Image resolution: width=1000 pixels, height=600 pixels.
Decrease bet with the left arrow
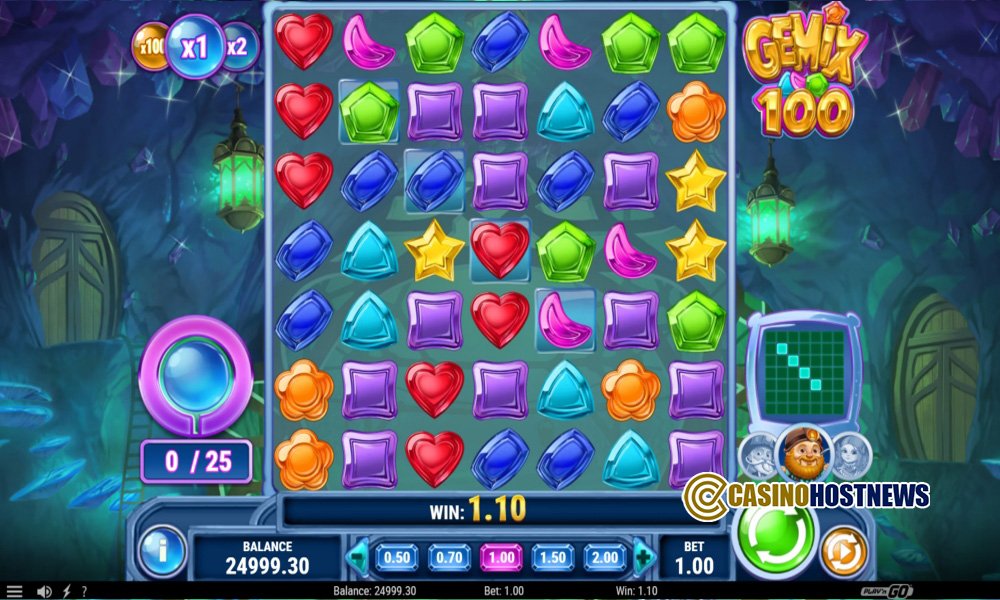pos(357,557)
